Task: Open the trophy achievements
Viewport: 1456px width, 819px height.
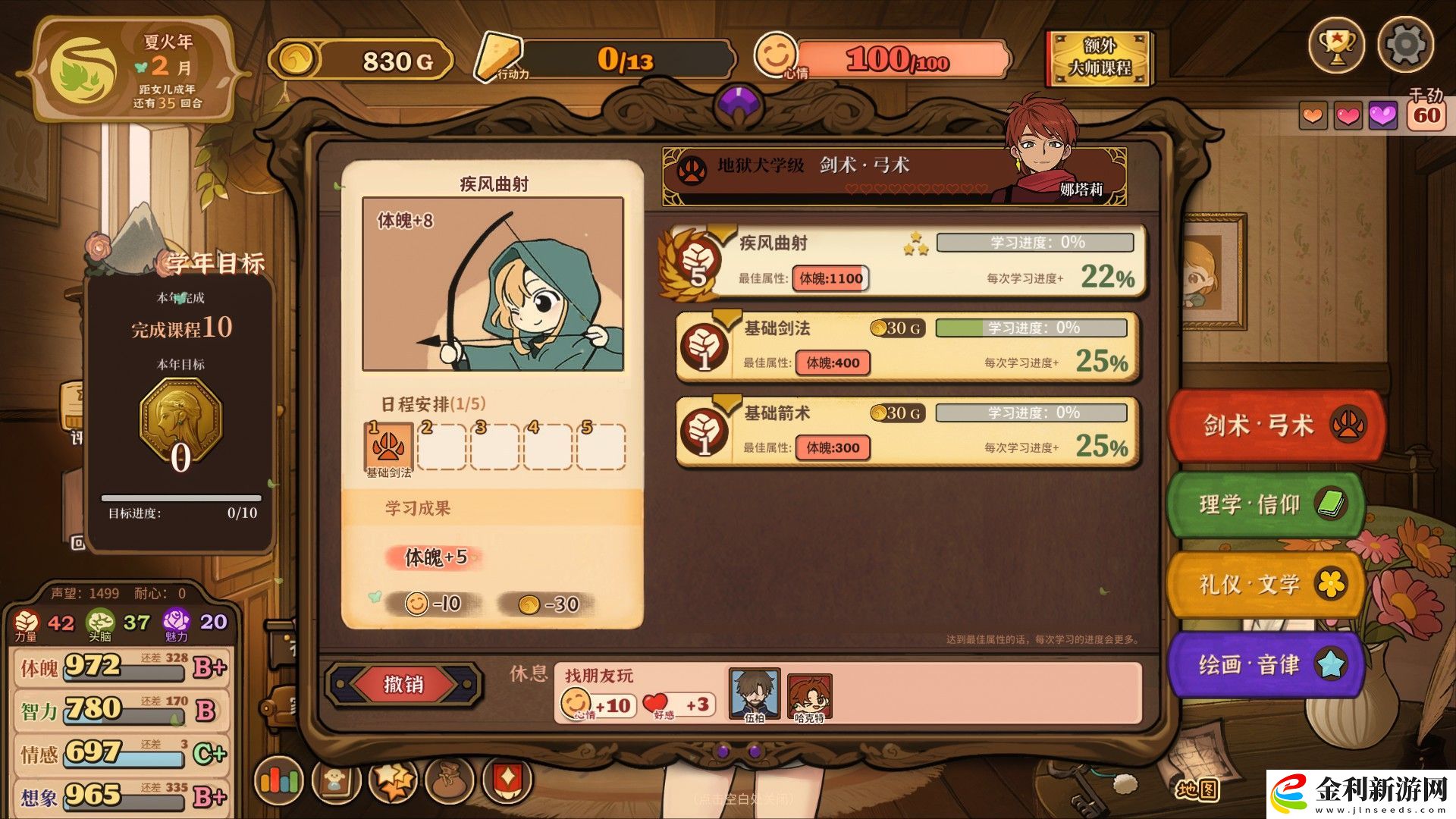Action: [1336, 46]
